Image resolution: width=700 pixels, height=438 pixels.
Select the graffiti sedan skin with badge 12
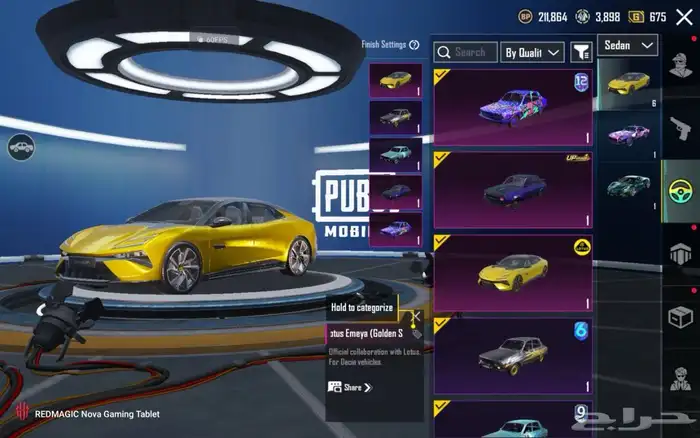[x=513, y=107]
